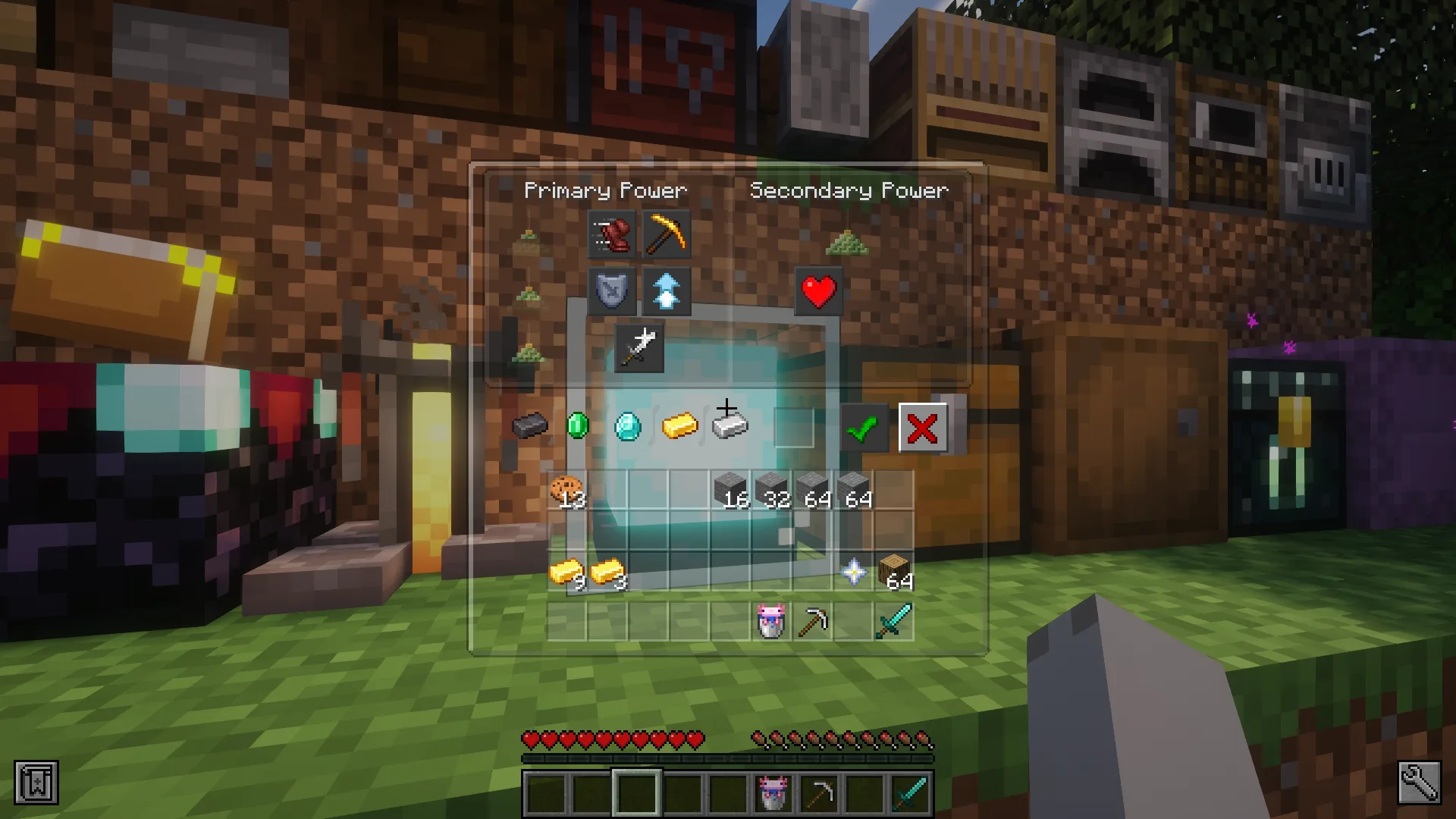Select the Haste golden pickaxe power icon
Image resolution: width=1456 pixels, height=819 pixels.
[x=667, y=235]
